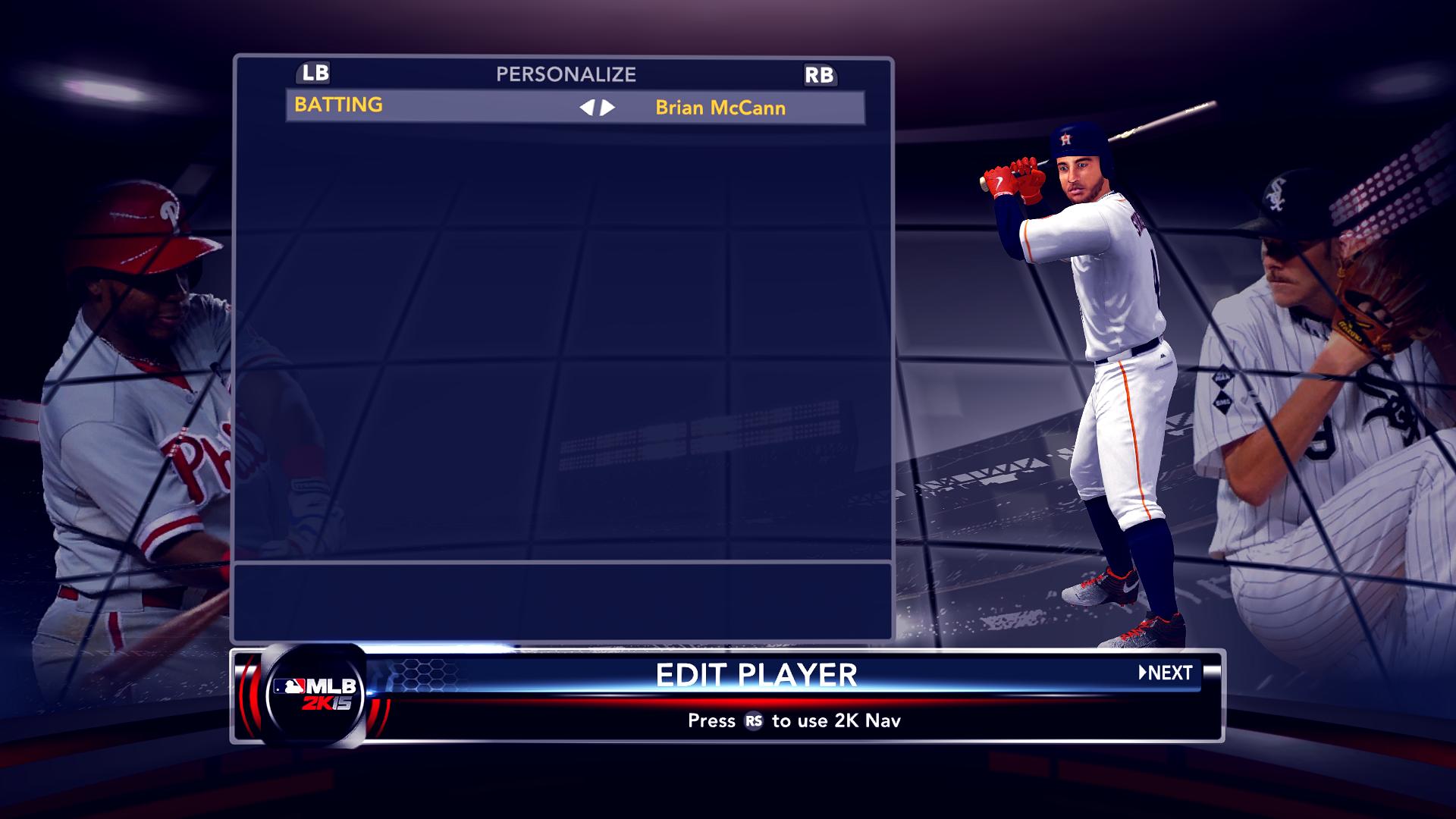1456x819 pixels.
Task: Click the right arrow for batting stance
Action: click(608, 108)
